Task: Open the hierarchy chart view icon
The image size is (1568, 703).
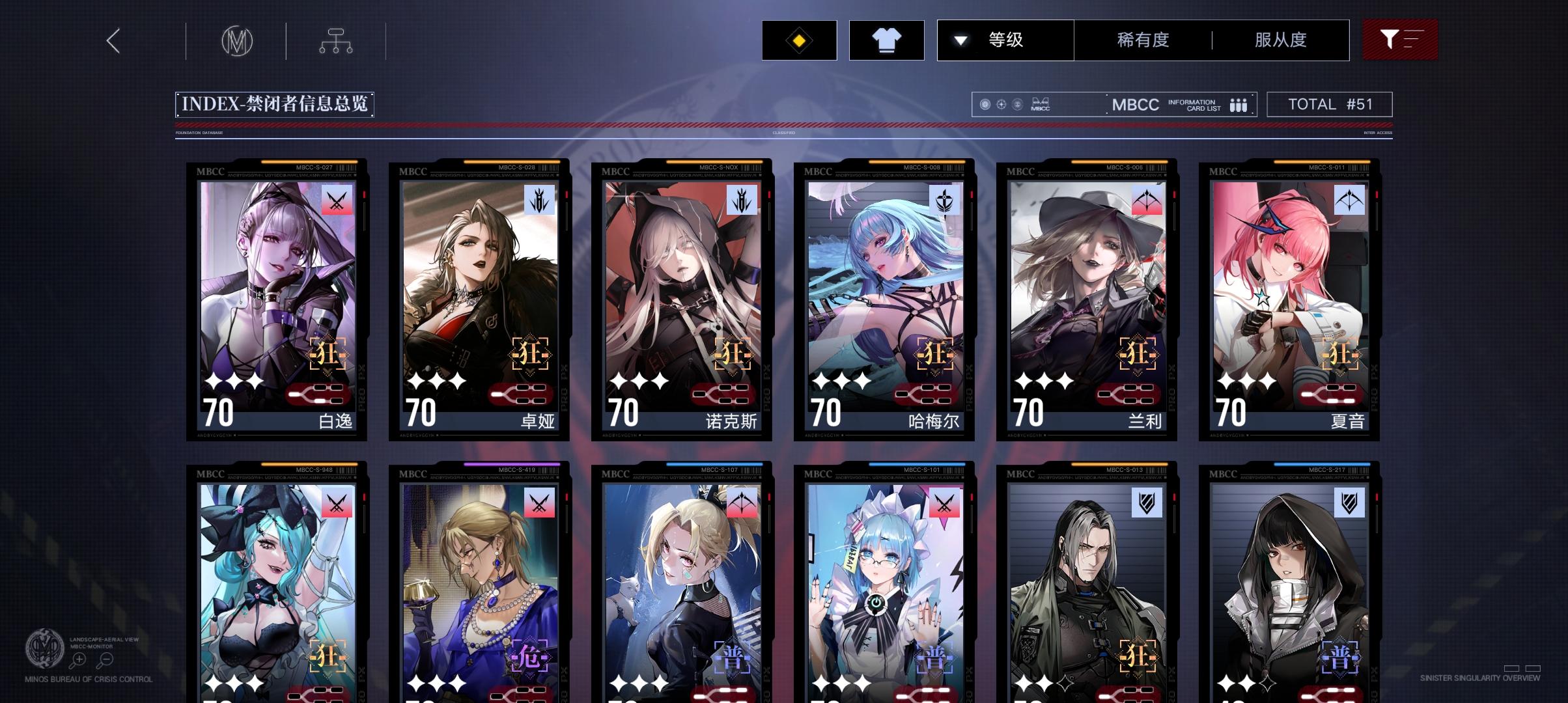Action: 337,40
